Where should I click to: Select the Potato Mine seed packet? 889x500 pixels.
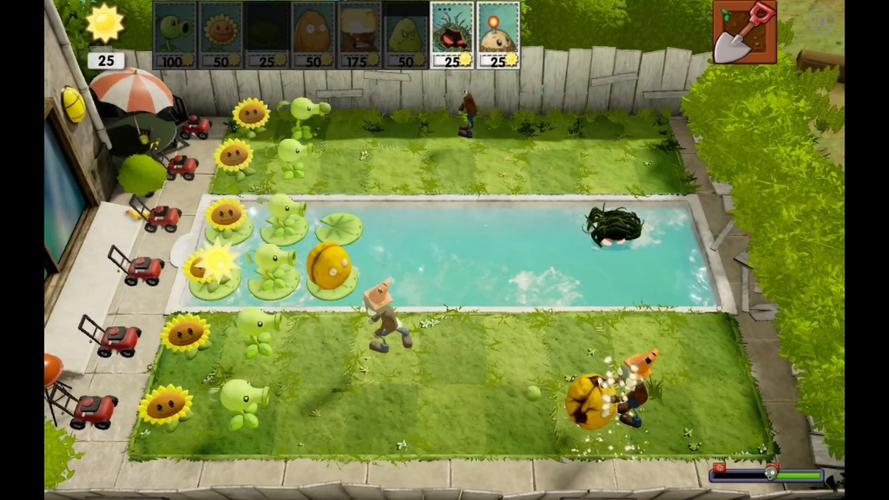coord(498,34)
